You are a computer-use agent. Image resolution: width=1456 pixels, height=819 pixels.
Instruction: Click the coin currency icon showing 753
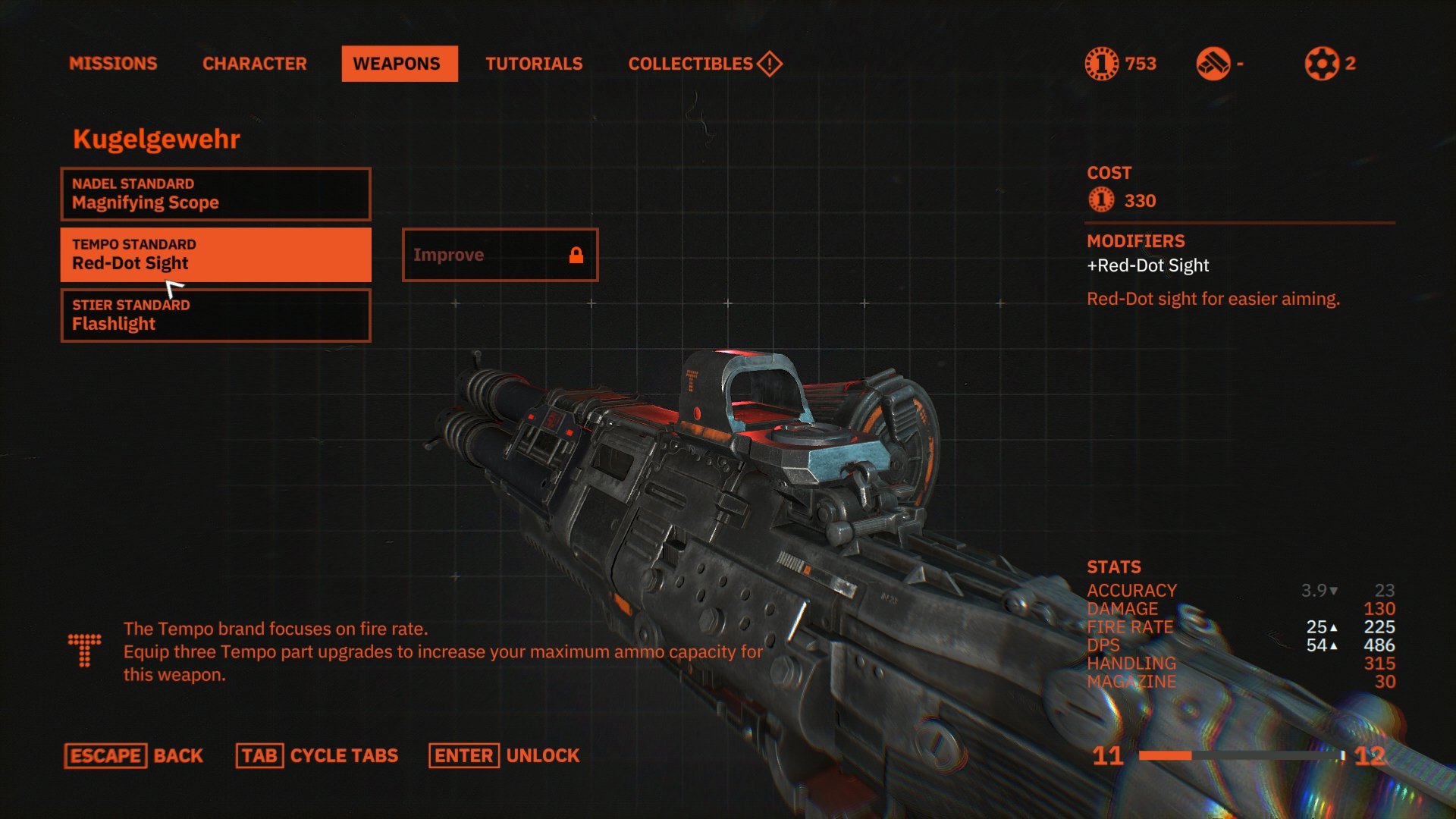click(x=1103, y=64)
